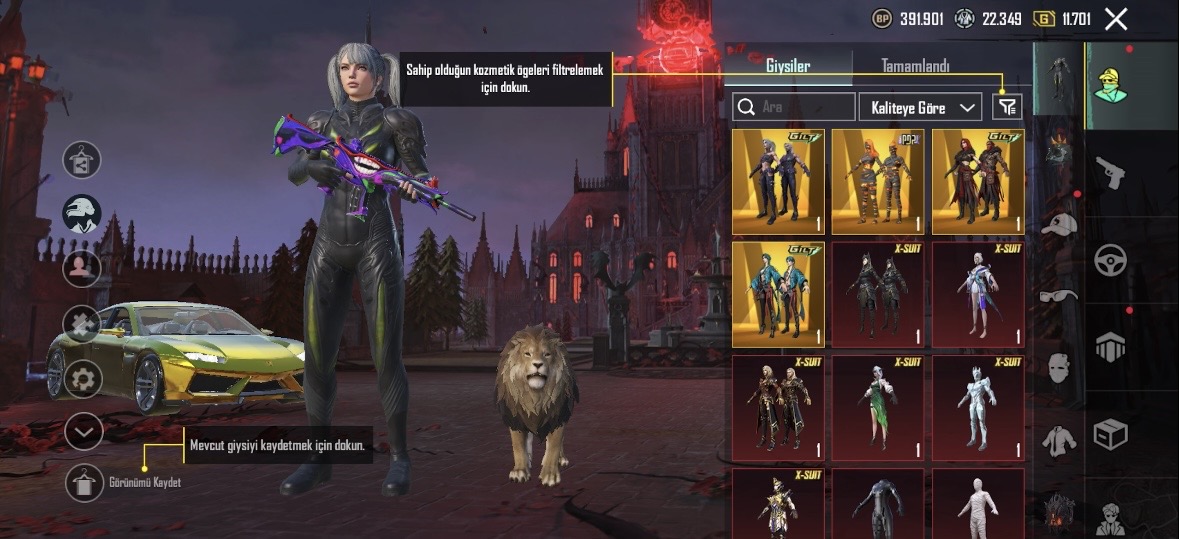Open the gear settings icon

(84, 379)
